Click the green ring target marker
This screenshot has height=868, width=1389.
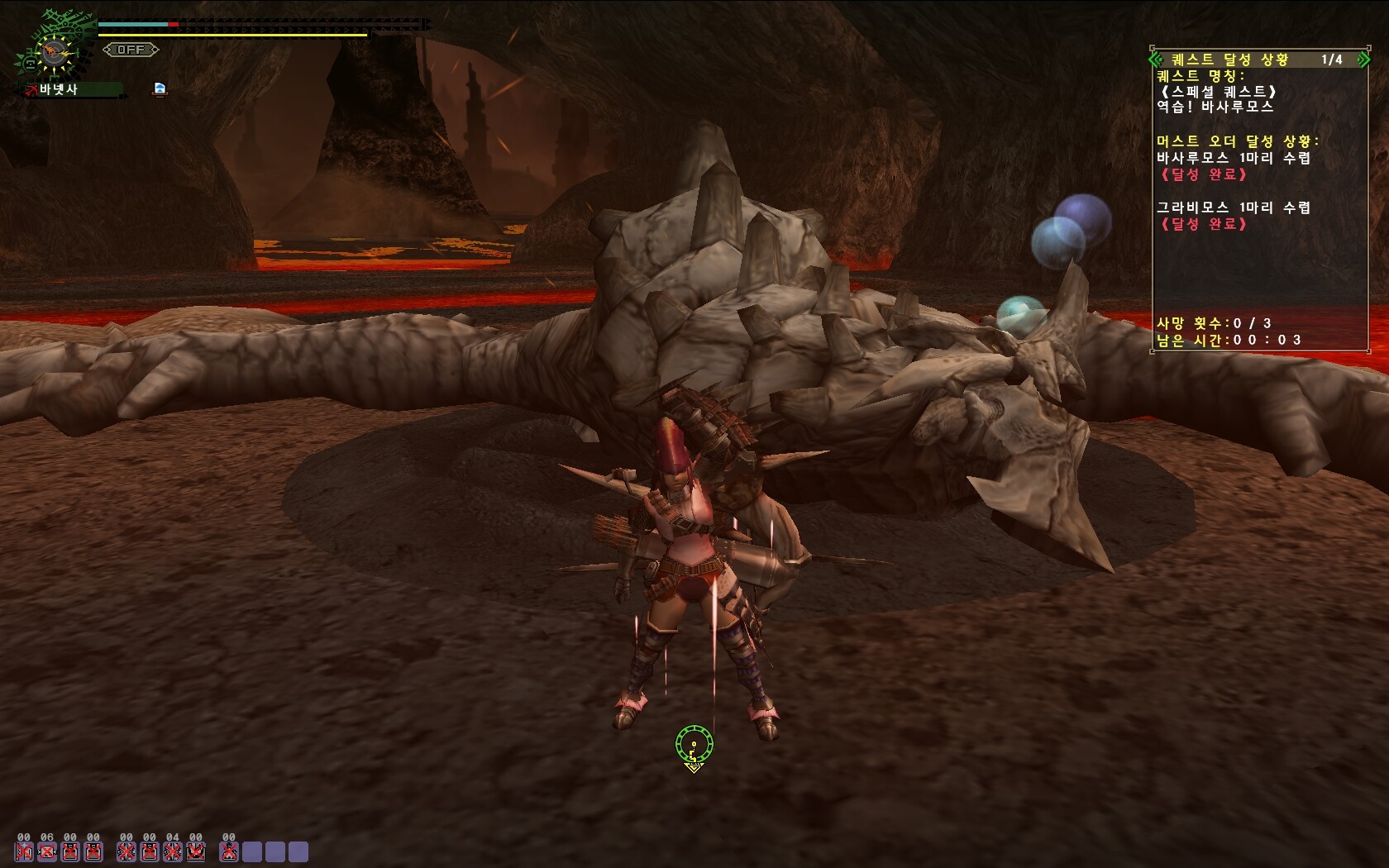click(693, 744)
